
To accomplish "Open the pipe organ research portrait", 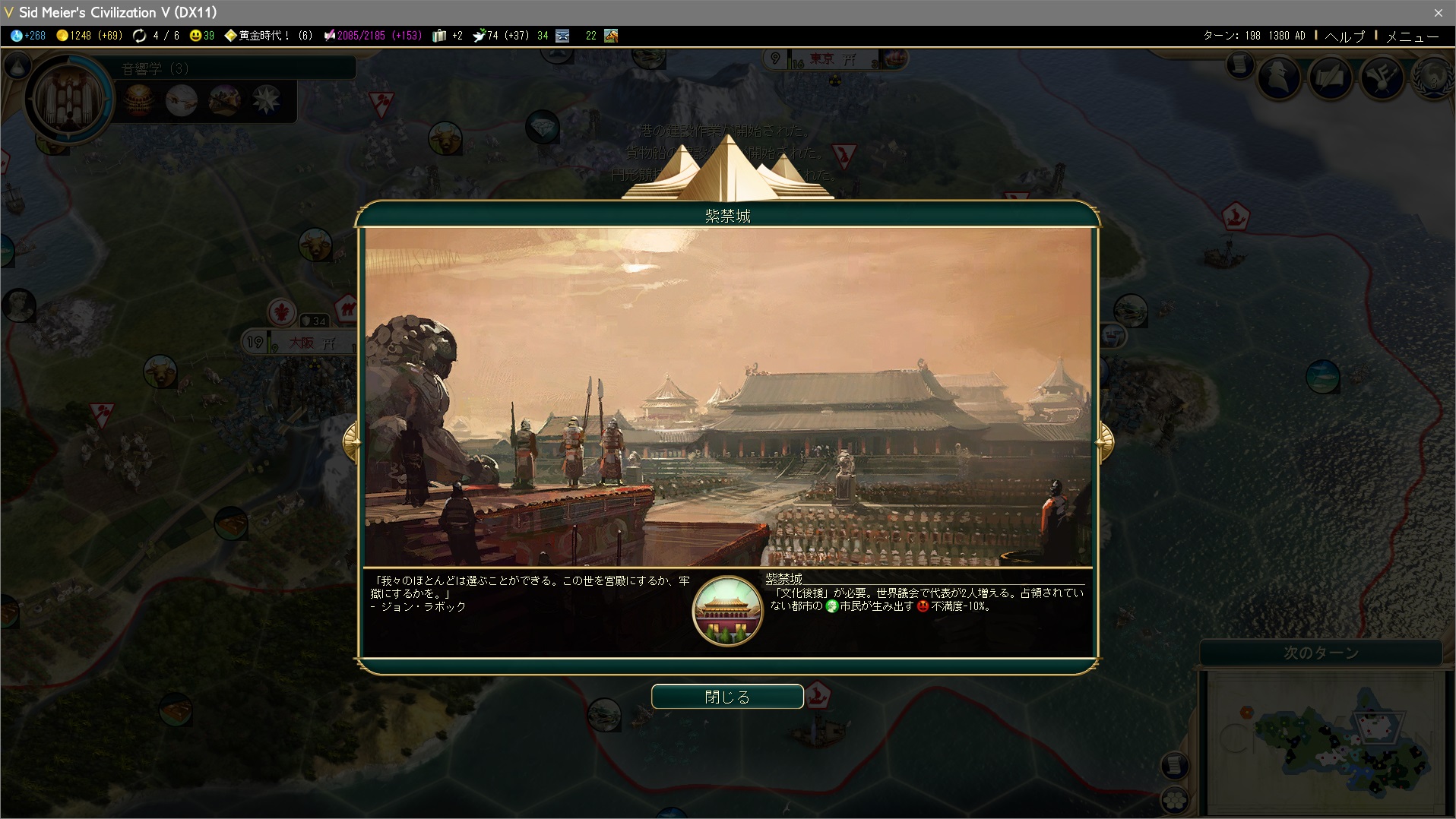I will coord(68,99).
